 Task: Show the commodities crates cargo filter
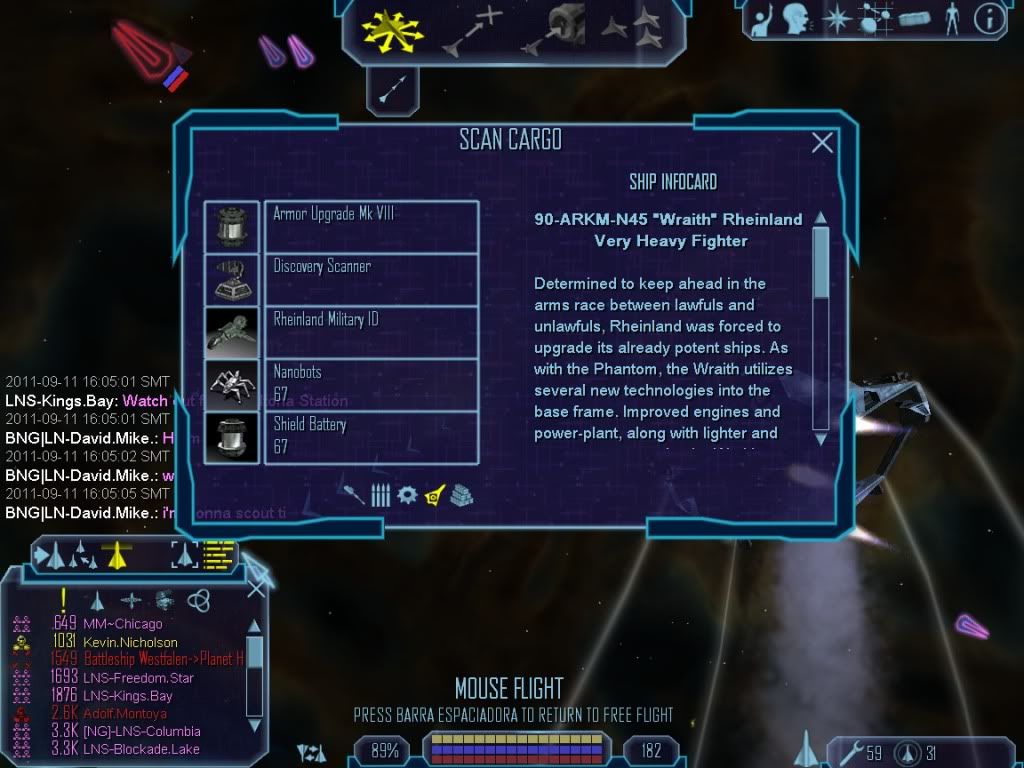pos(461,495)
